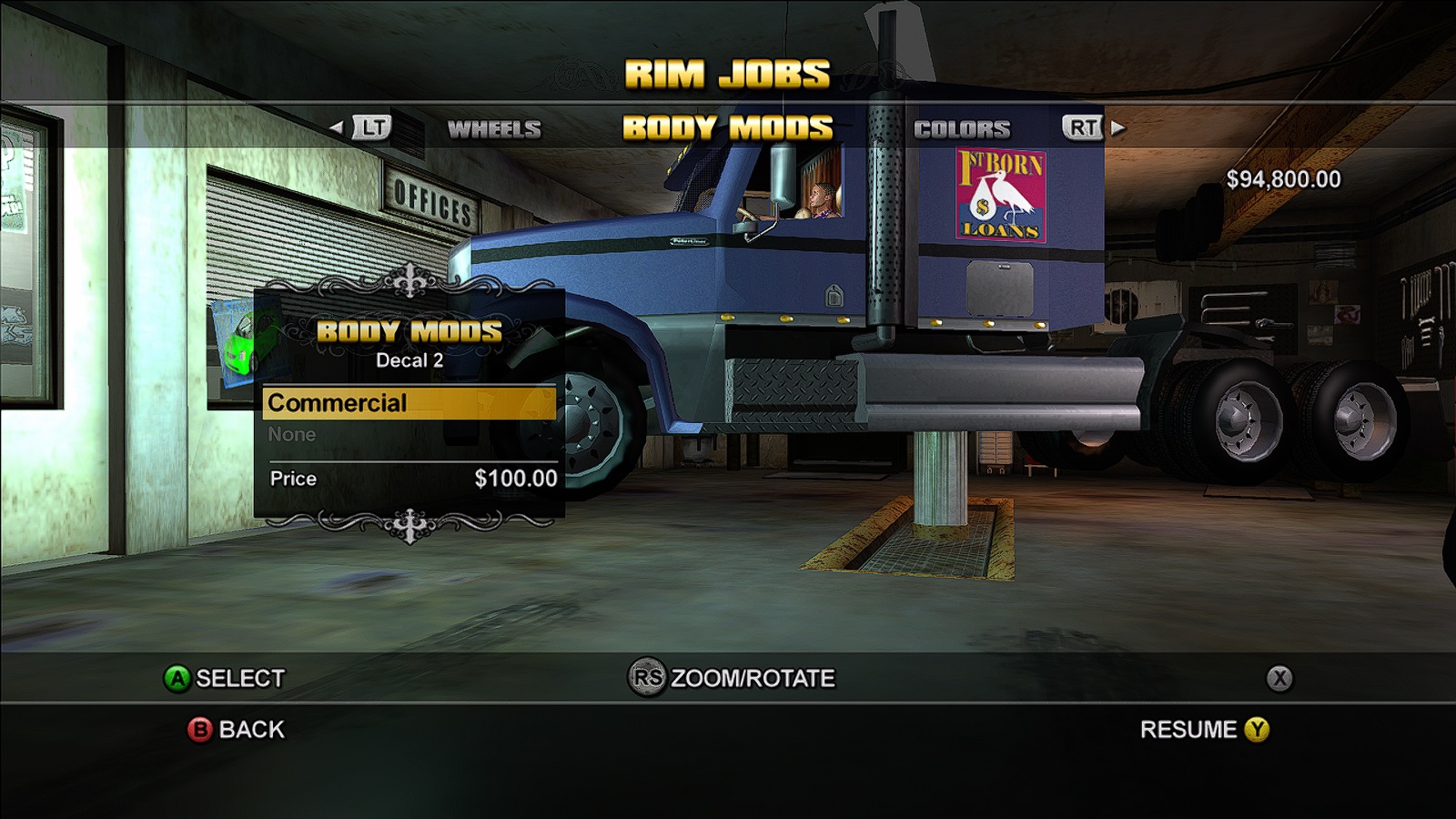Switch to the Colors tab
Screen dimensions: 1456x819
(x=962, y=129)
